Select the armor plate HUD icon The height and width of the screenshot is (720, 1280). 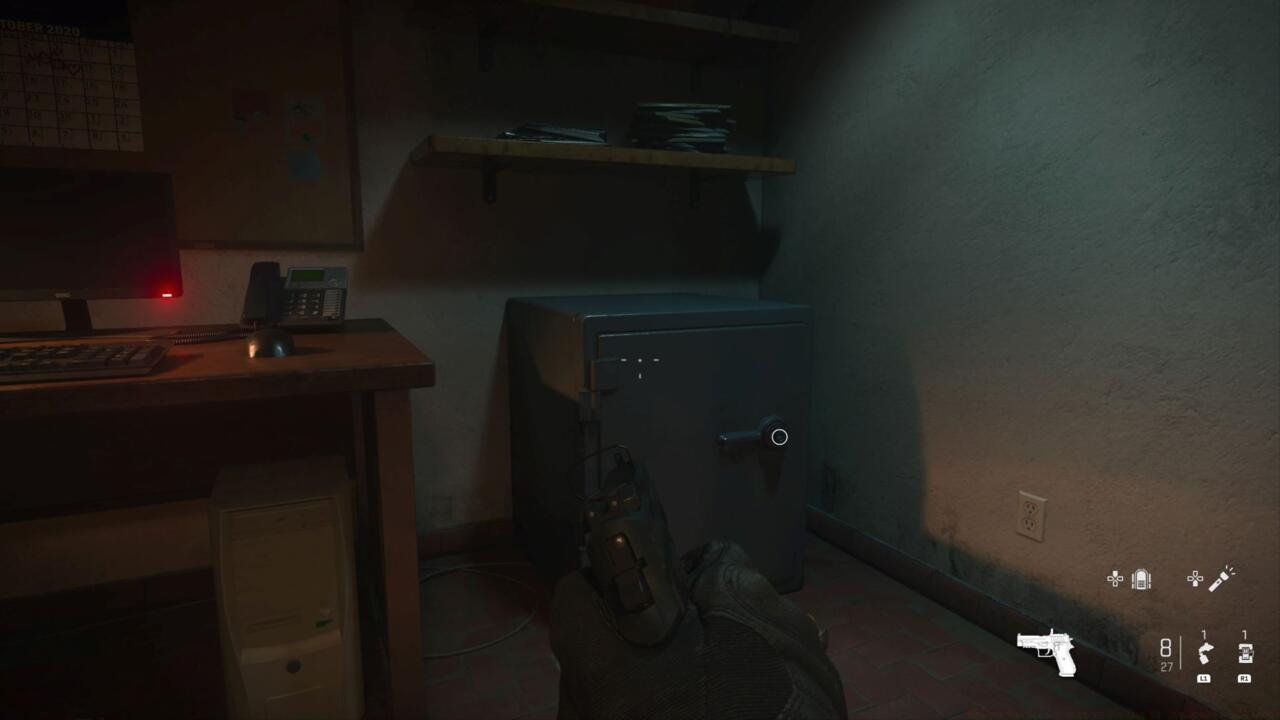1141,578
